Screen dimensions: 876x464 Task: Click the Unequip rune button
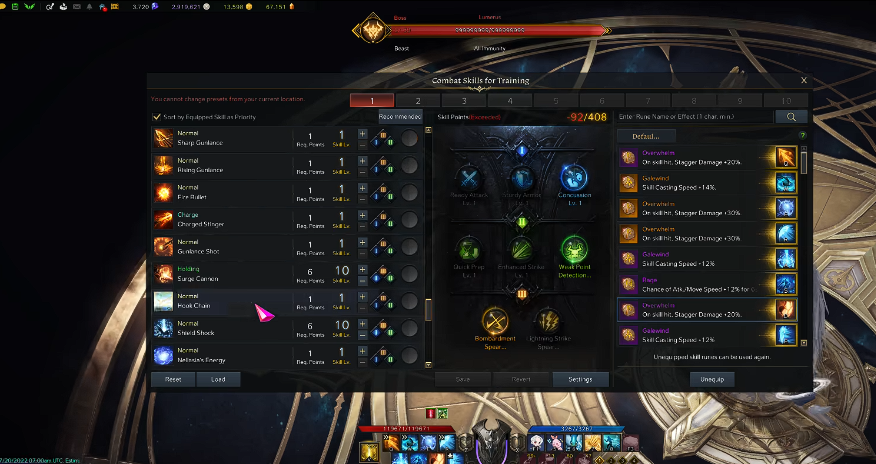coord(711,379)
